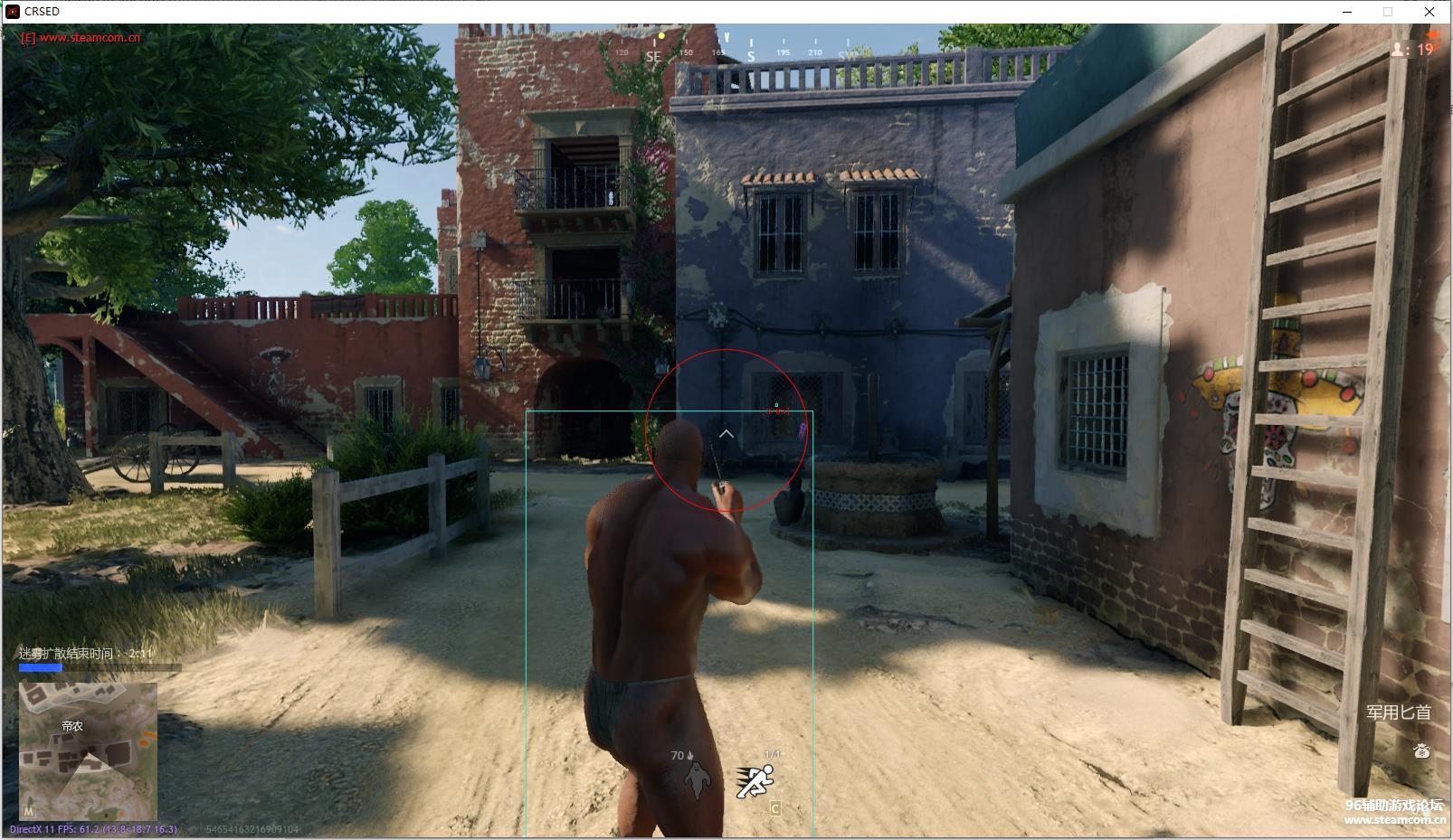This screenshot has height=840, width=1453.
Task: Select the 军用匕首 weapon label
Action: pos(1398,713)
